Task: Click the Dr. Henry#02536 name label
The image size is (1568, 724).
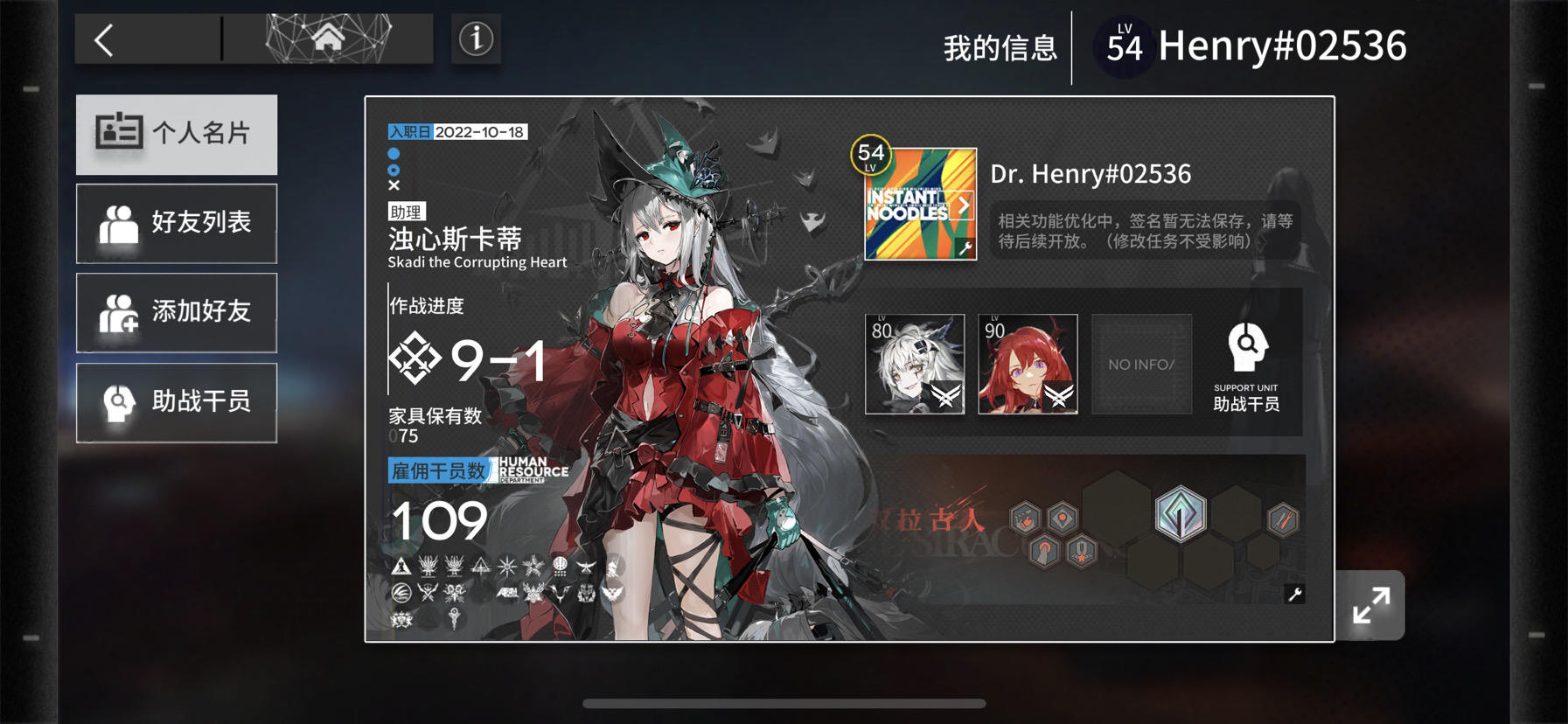Action: [x=1089, y=173]
